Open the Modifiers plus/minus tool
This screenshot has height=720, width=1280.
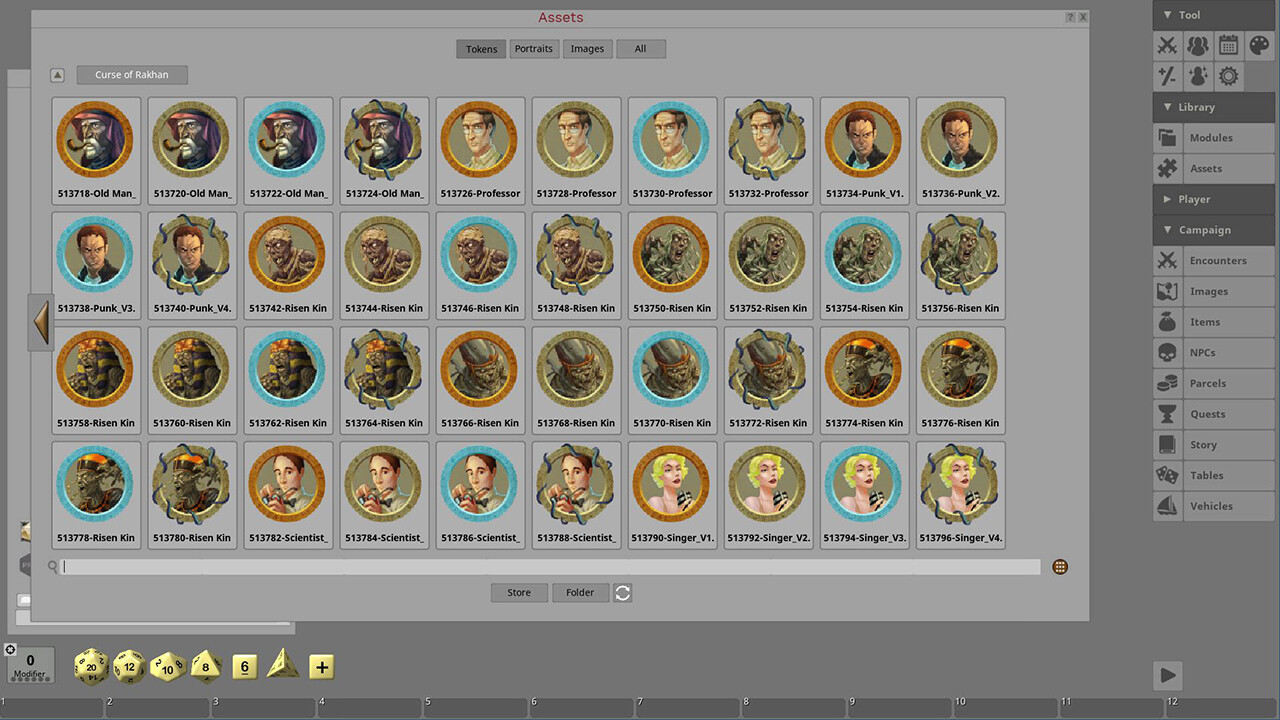point(1167,76)
